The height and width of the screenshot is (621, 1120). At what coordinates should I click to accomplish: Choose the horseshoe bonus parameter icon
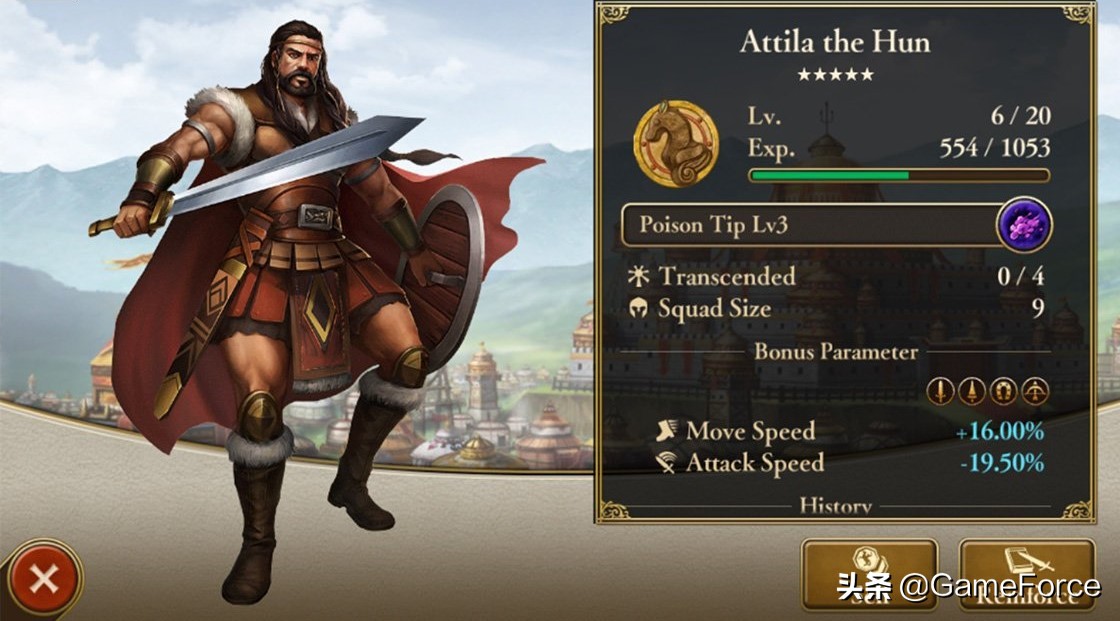tap(1002, 391)
